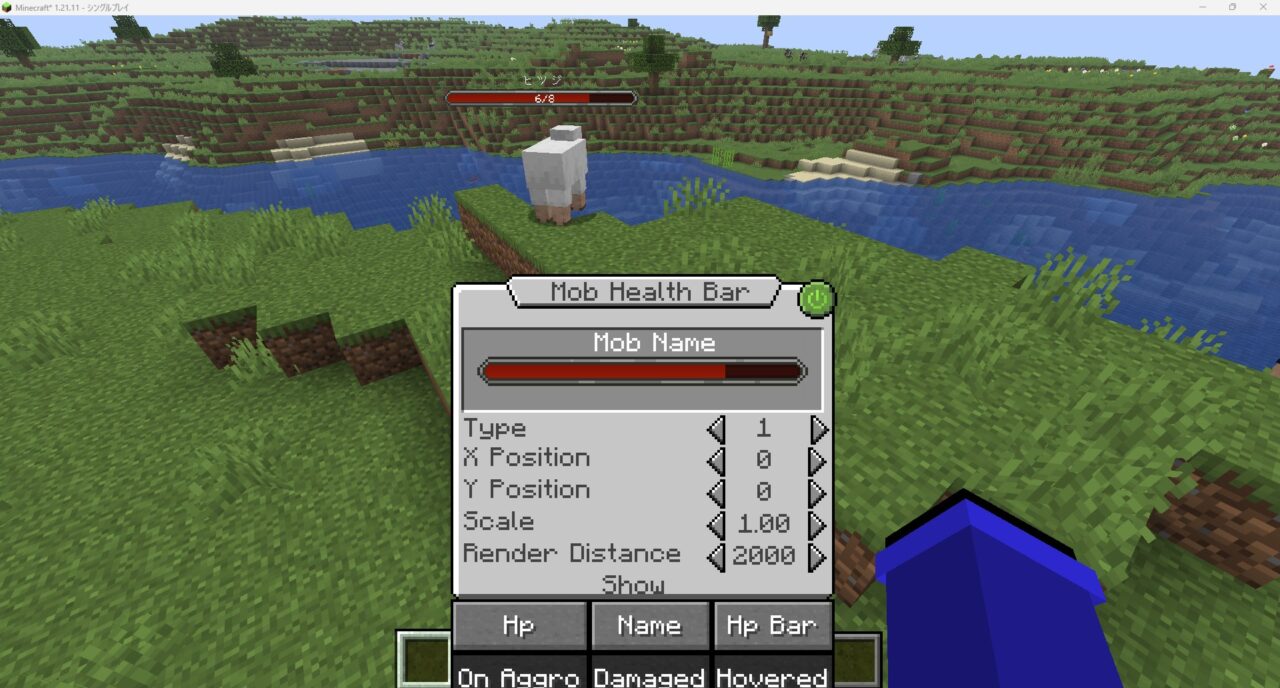Image resolution: width=1280 pixels, height=688 pixels.
Task: Reduce the Render Distance value
Action: (715, 557)
